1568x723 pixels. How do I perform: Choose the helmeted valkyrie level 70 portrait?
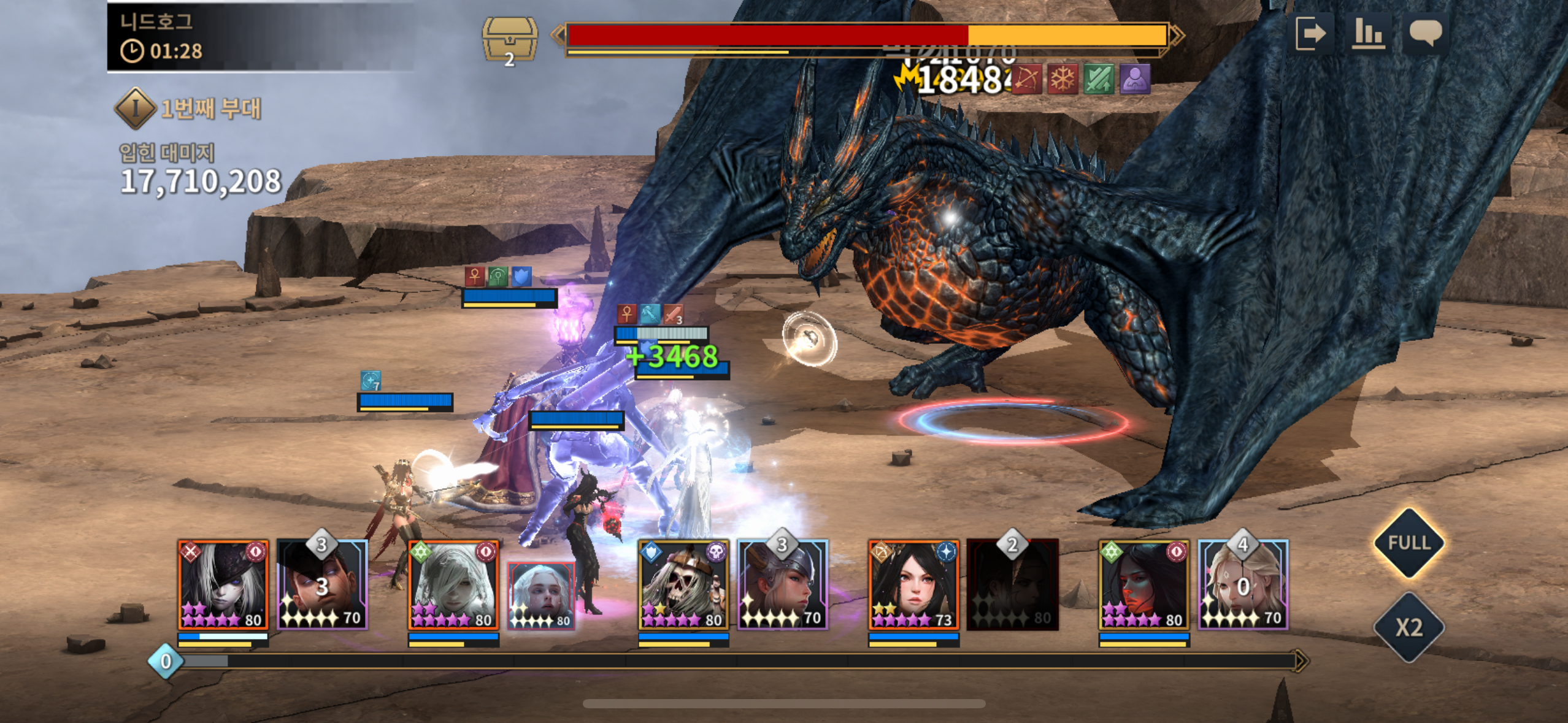coord(783,585)
